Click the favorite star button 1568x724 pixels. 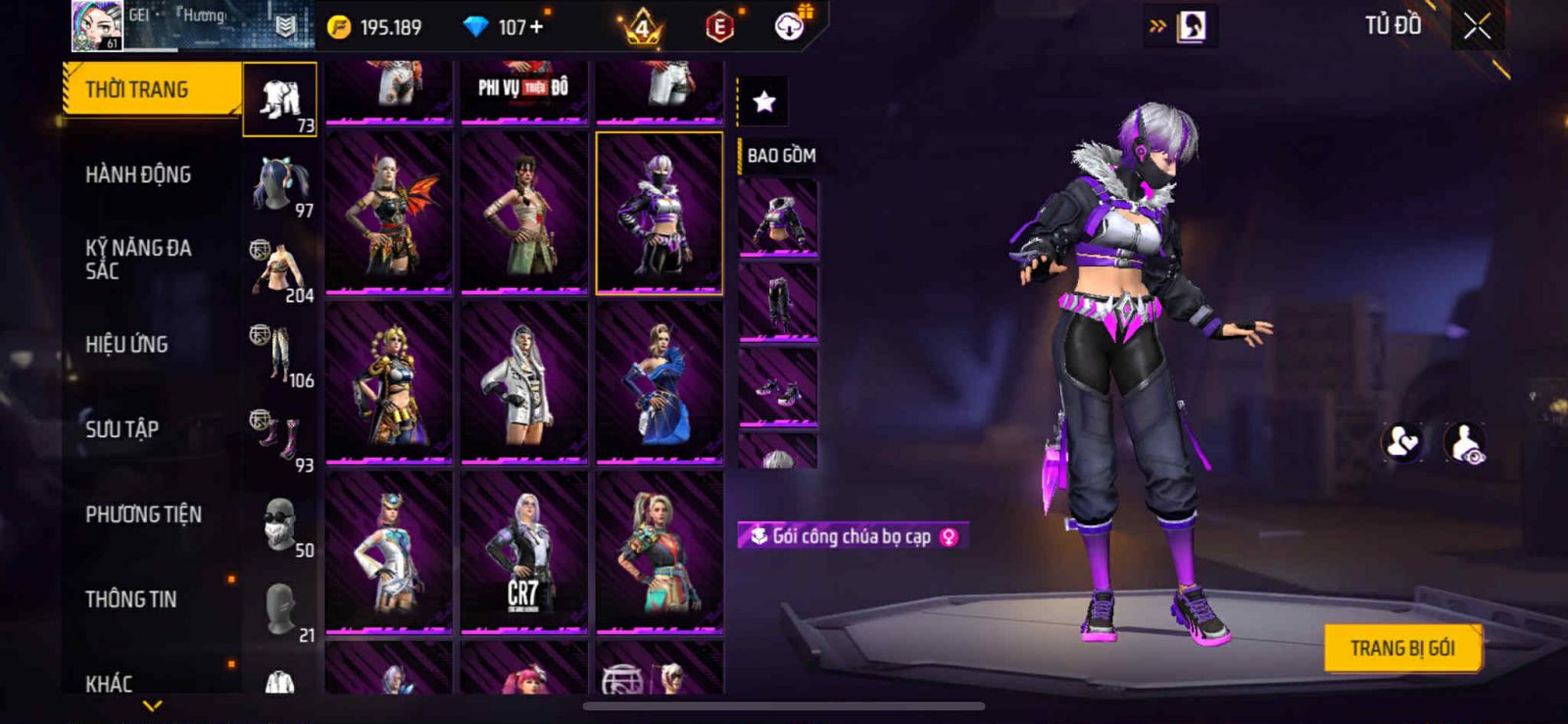click(763, 101)
